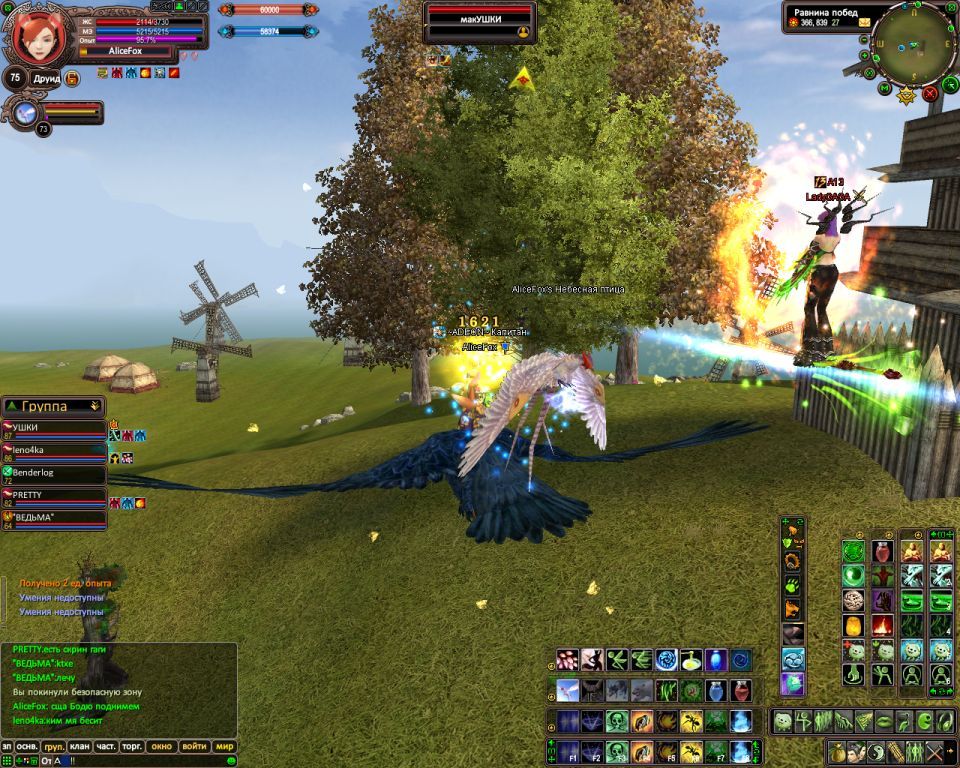
Task: Open the pet portrait with the bird
Action: (24, 112)
